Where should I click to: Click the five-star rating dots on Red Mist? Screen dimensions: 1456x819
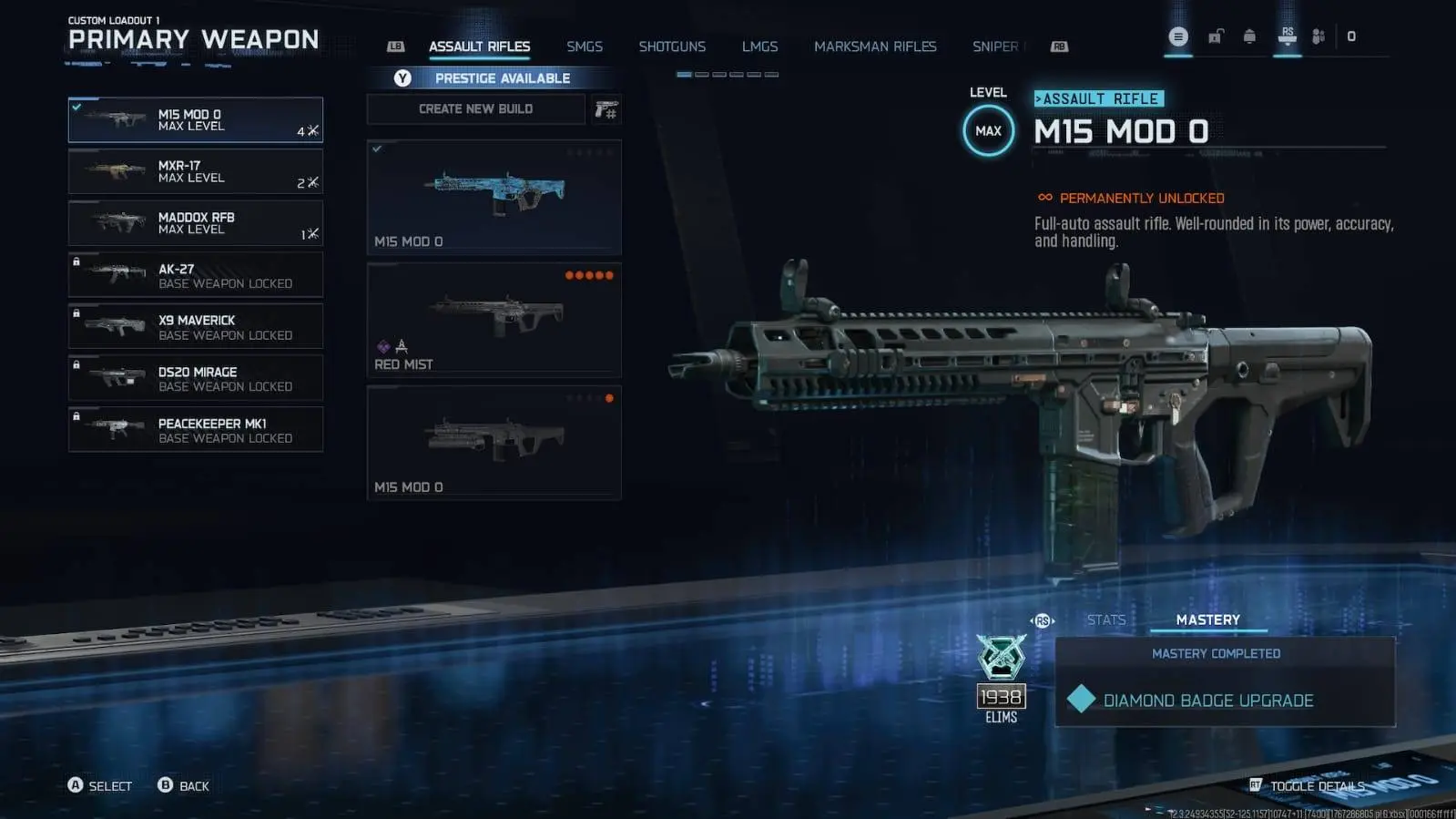pyautogui.click(x=590, y=274)
